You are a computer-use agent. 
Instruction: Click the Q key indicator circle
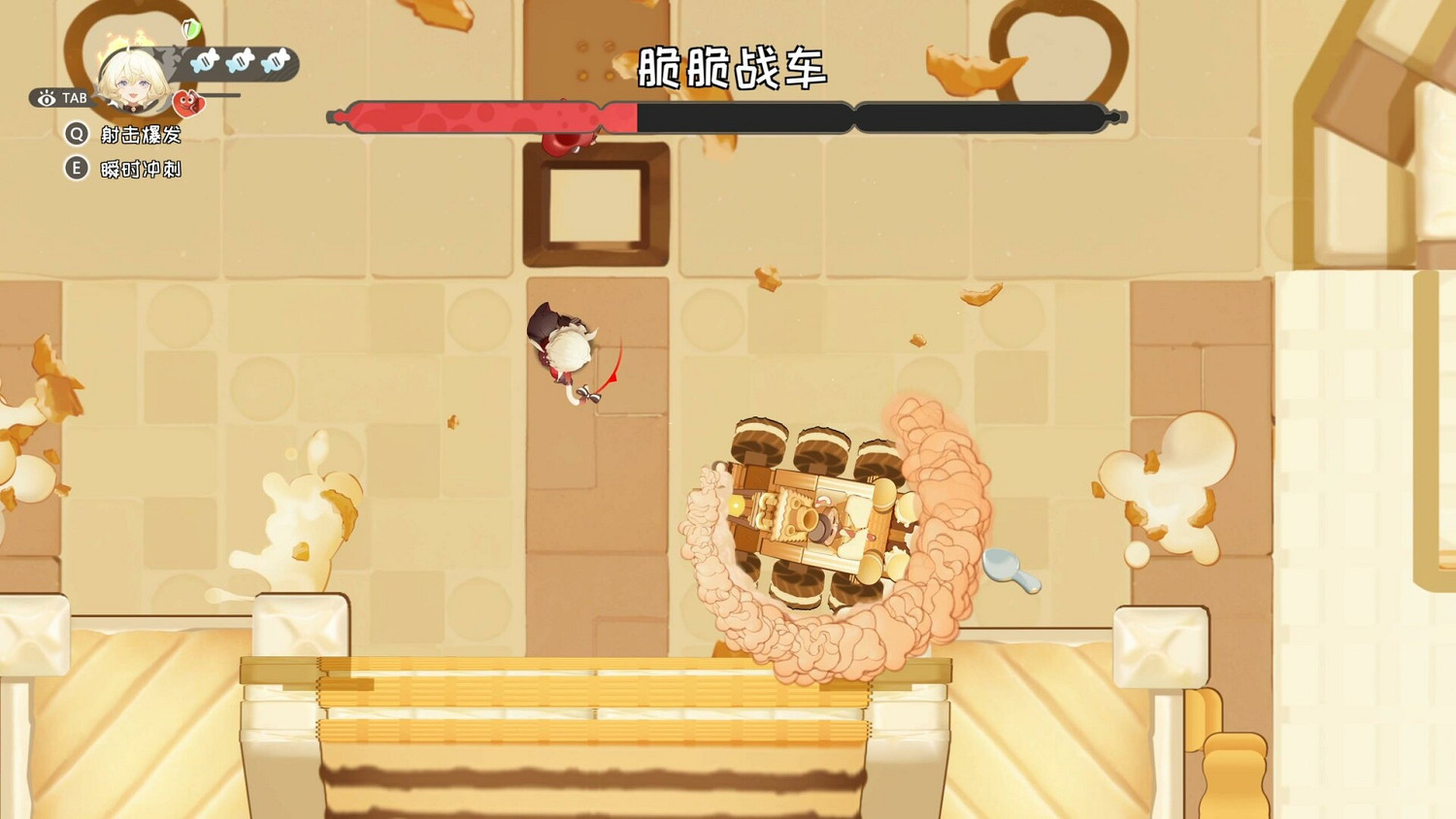pyautogui.click(x=76, y=136)
